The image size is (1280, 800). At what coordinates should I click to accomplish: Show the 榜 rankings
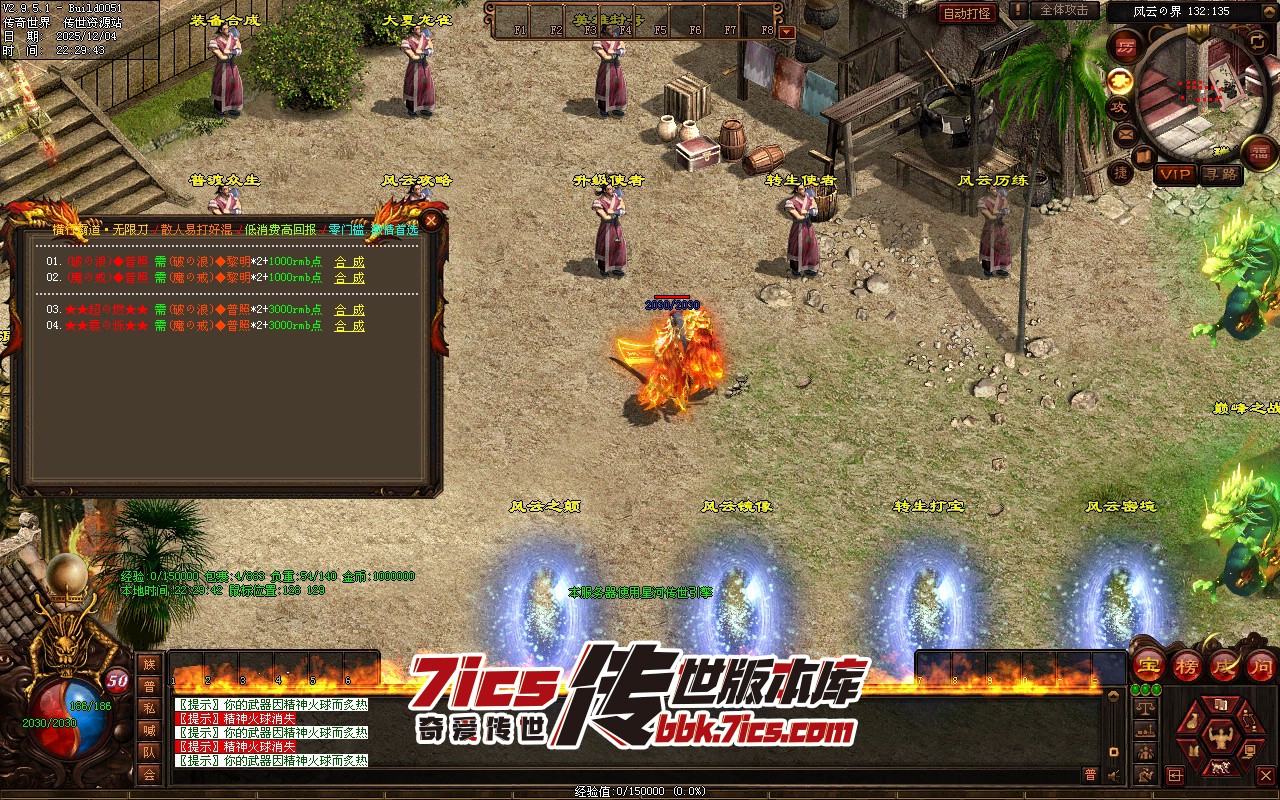[1187, 665]
